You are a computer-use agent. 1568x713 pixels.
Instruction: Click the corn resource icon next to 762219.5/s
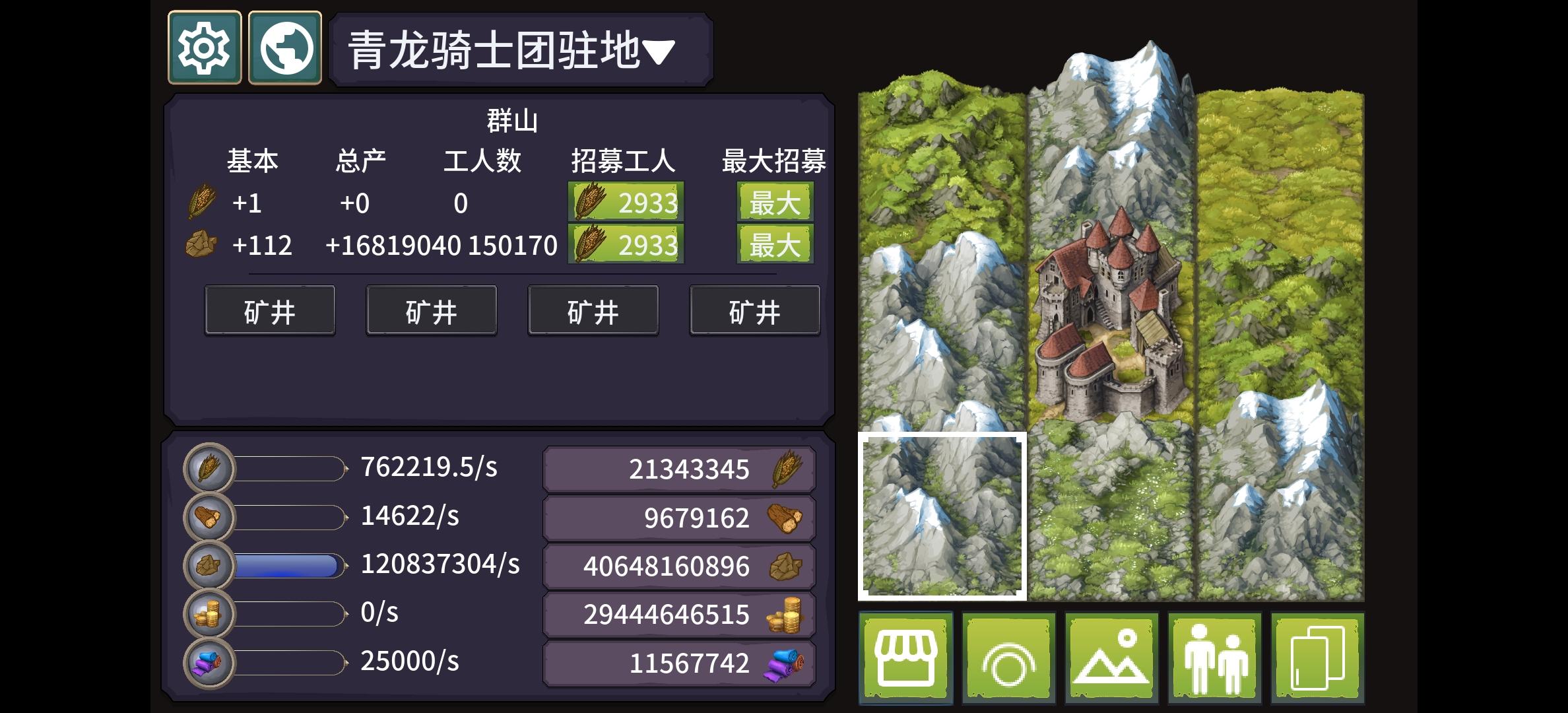point(209,469)
